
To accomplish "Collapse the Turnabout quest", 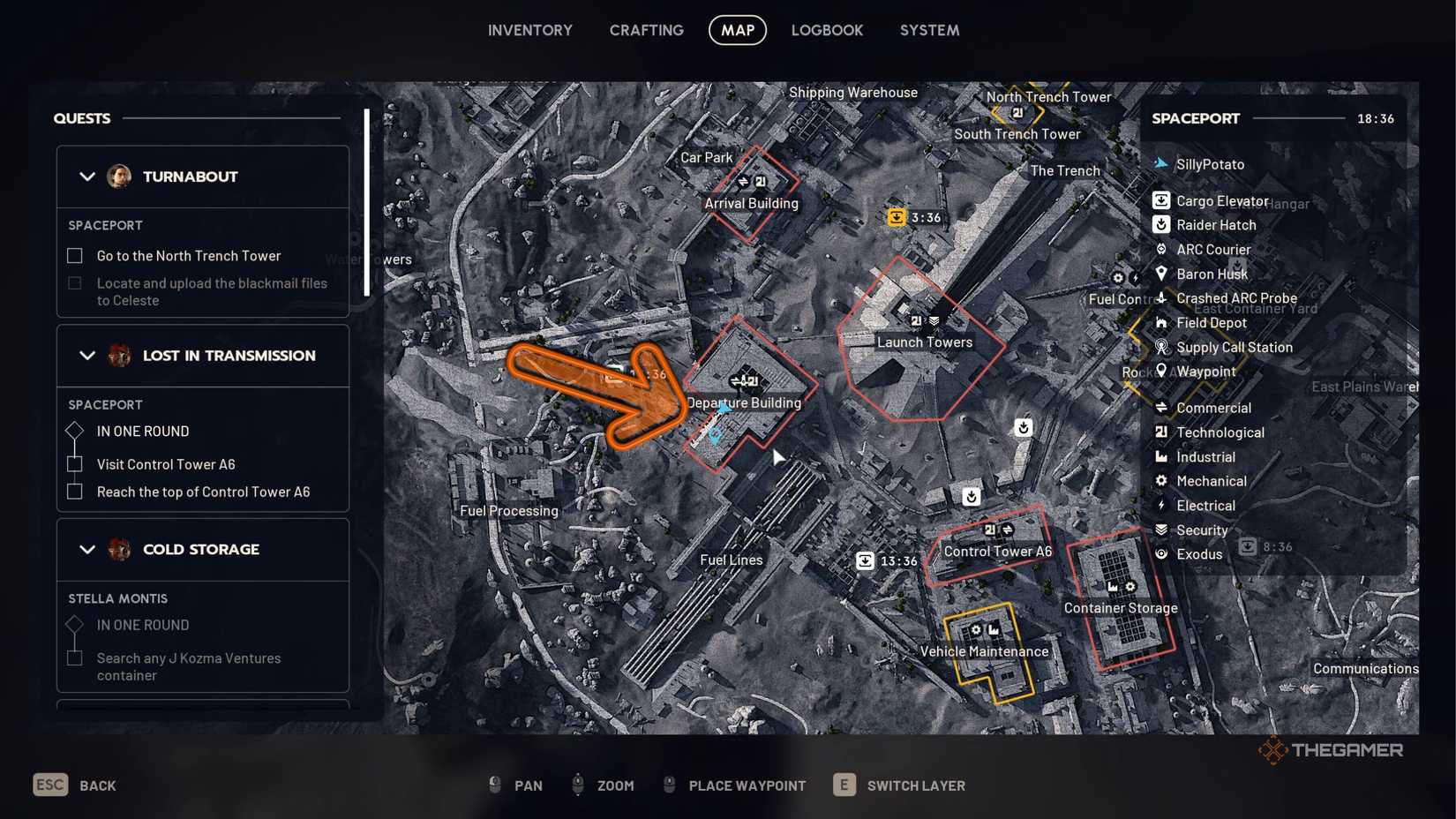I will pyautogui.click(x=87, y=177).
